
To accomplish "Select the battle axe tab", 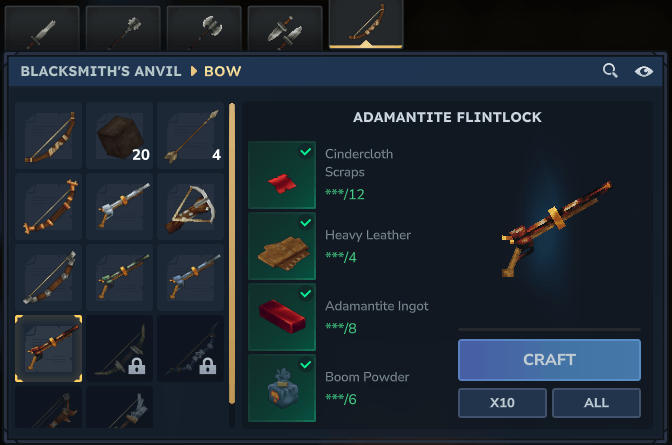I will [x=204, y=27].
